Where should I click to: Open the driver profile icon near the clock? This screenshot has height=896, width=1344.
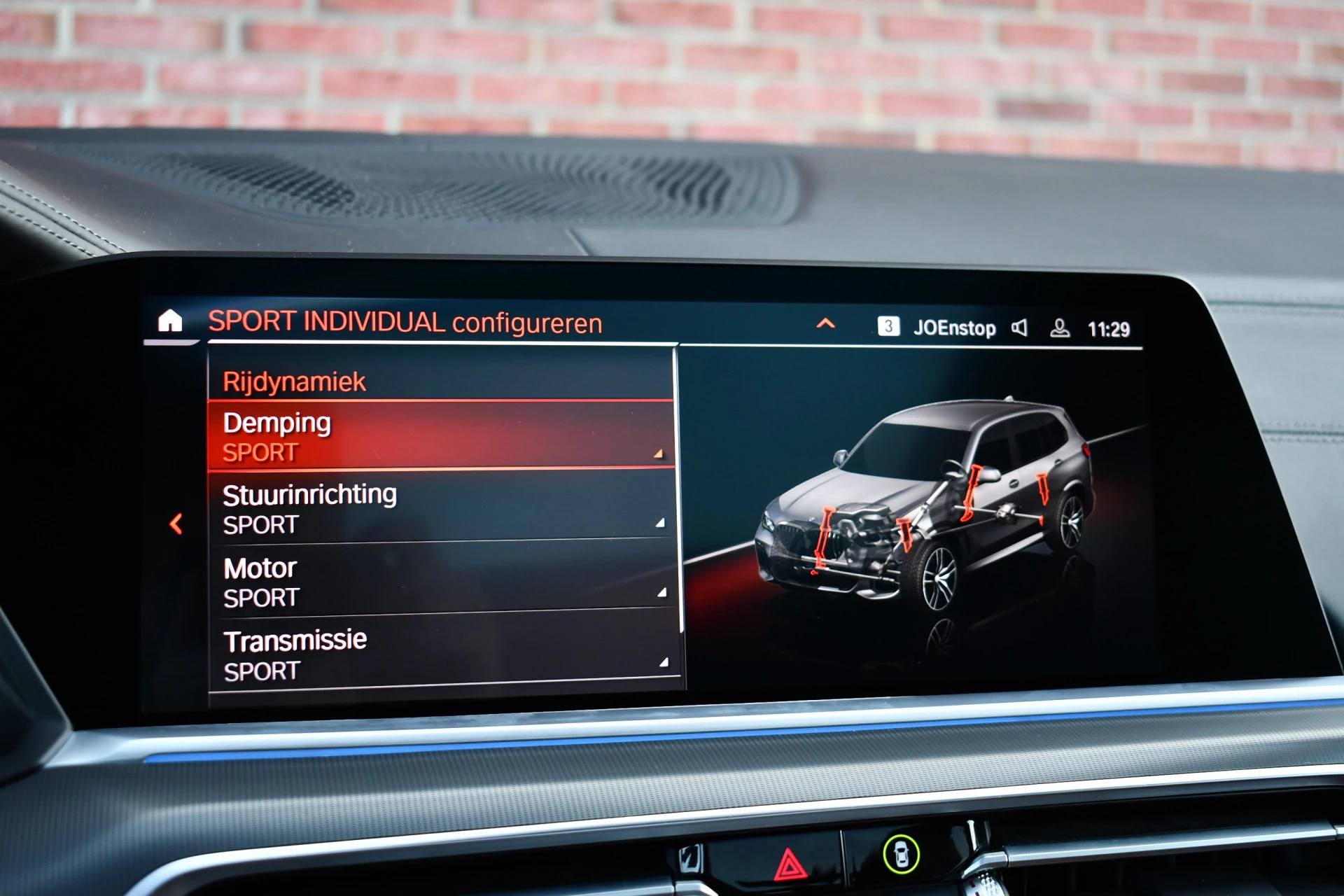coord(1060,327)
